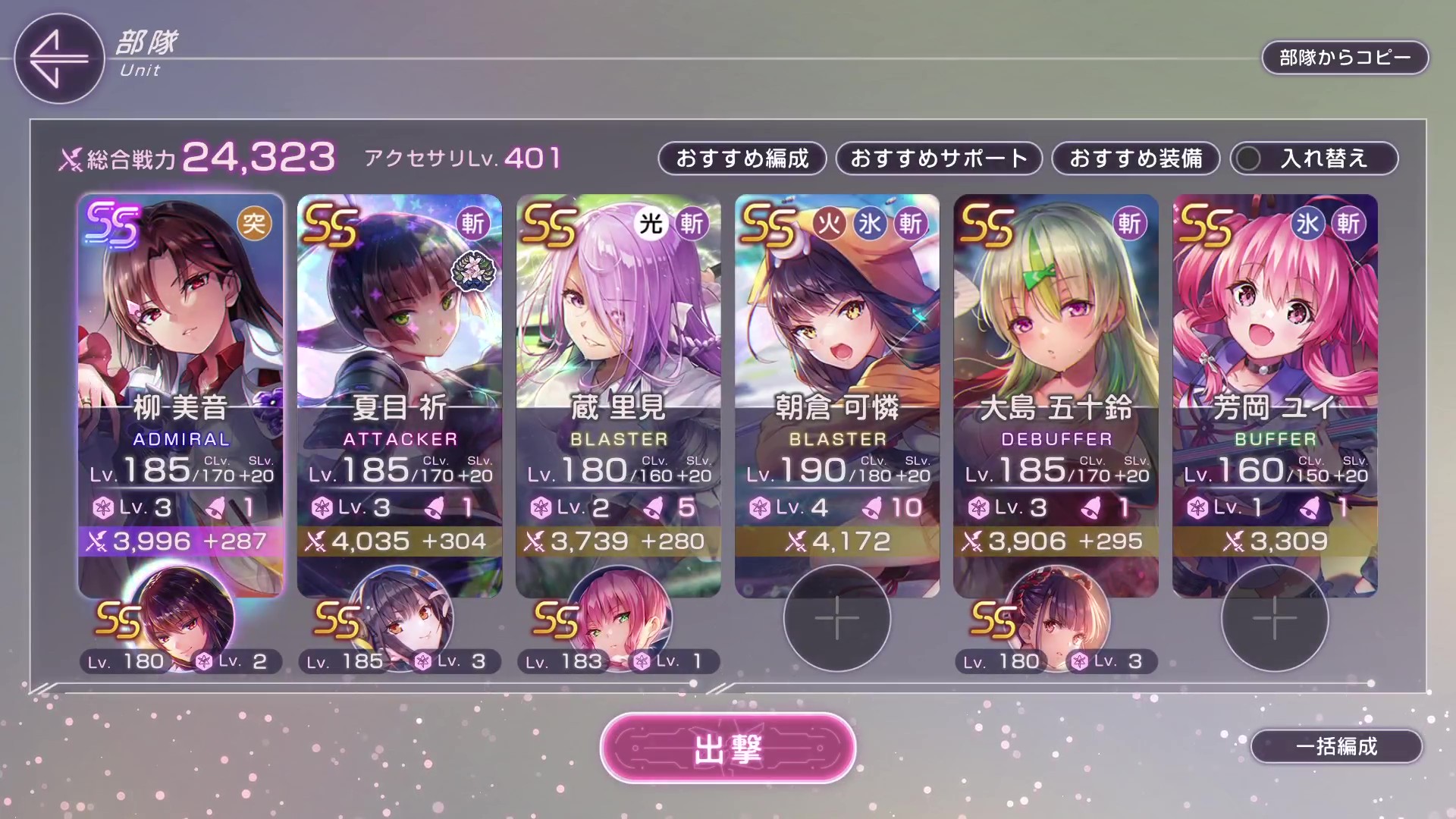Choose おすすめ編成 recommended formation
The image size is (1456, 819).
[742, 158]
